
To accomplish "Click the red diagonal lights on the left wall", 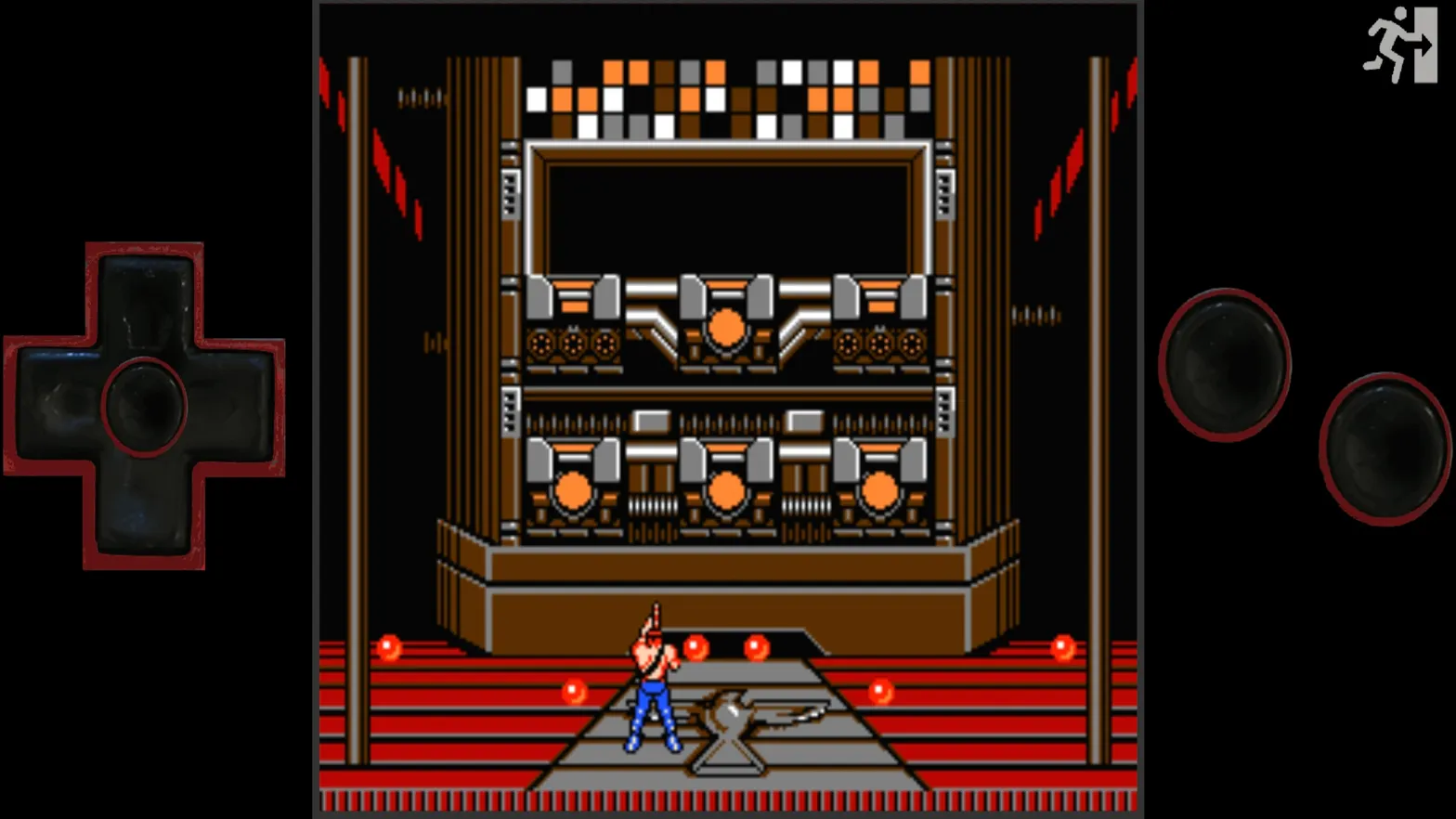I will coord(395,167).
